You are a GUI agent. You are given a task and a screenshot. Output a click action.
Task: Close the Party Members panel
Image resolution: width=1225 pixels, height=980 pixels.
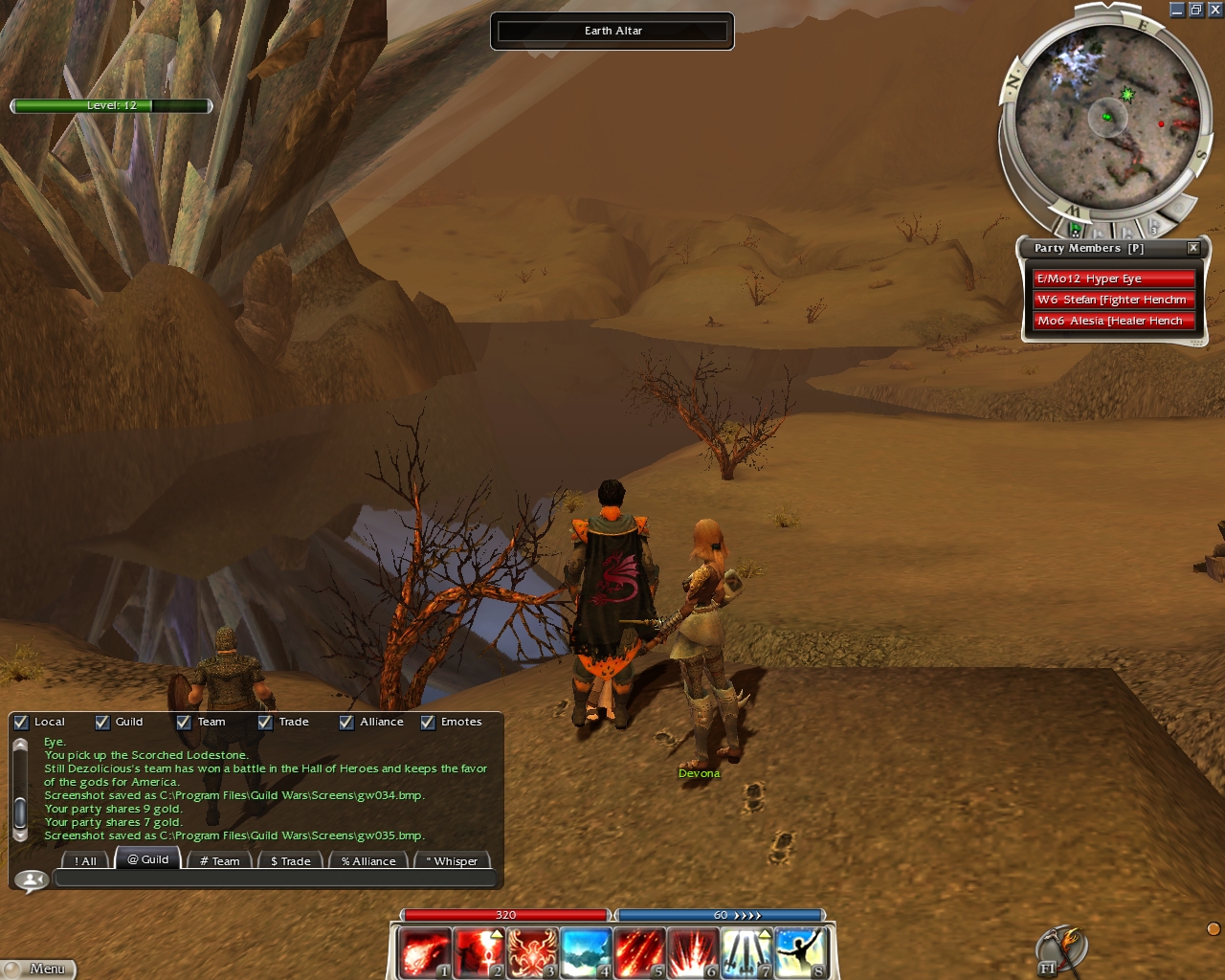pos(1193,248)
